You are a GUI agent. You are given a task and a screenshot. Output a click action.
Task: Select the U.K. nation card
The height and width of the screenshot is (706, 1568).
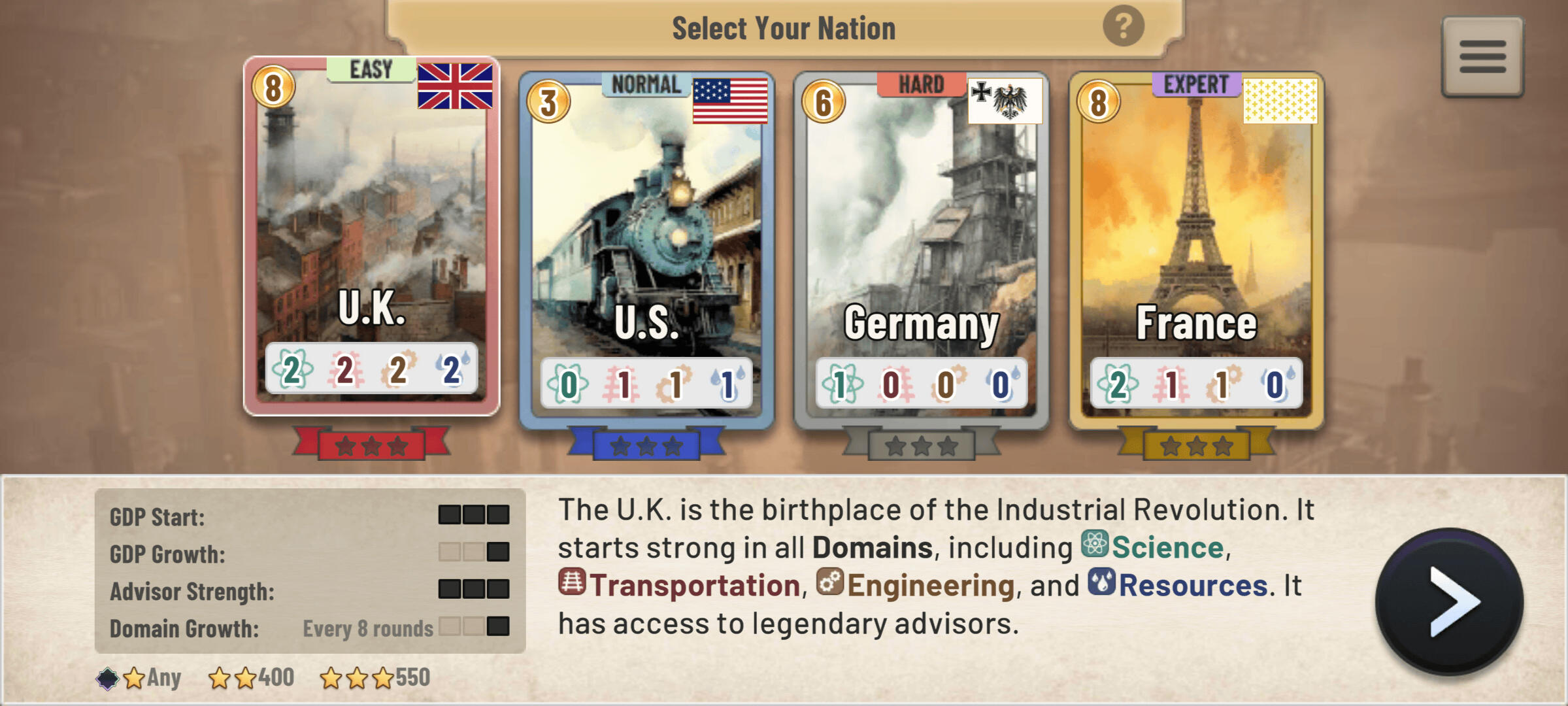(x=371, y=235)
